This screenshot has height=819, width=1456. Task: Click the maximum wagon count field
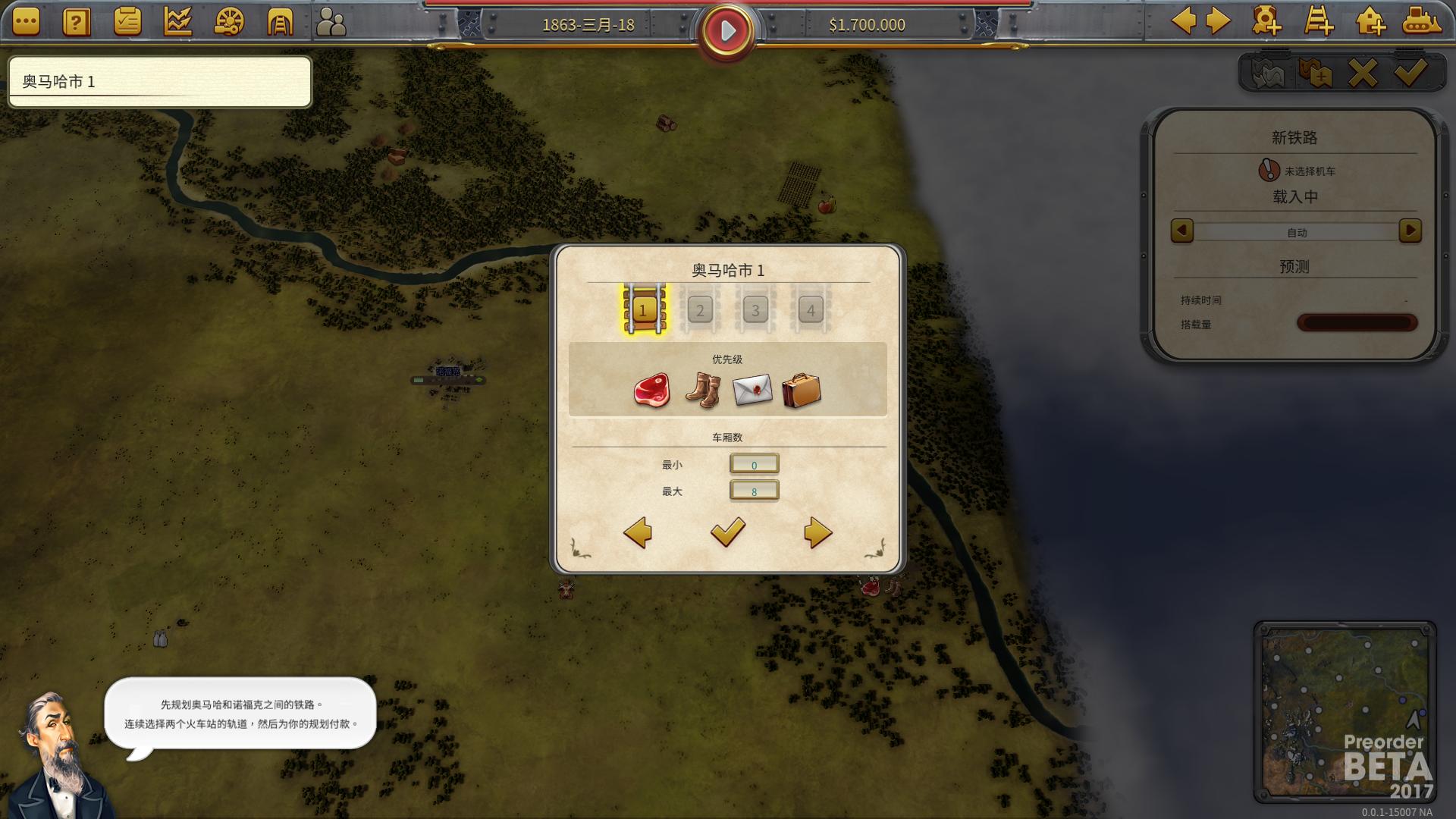(x=754, y=491)
